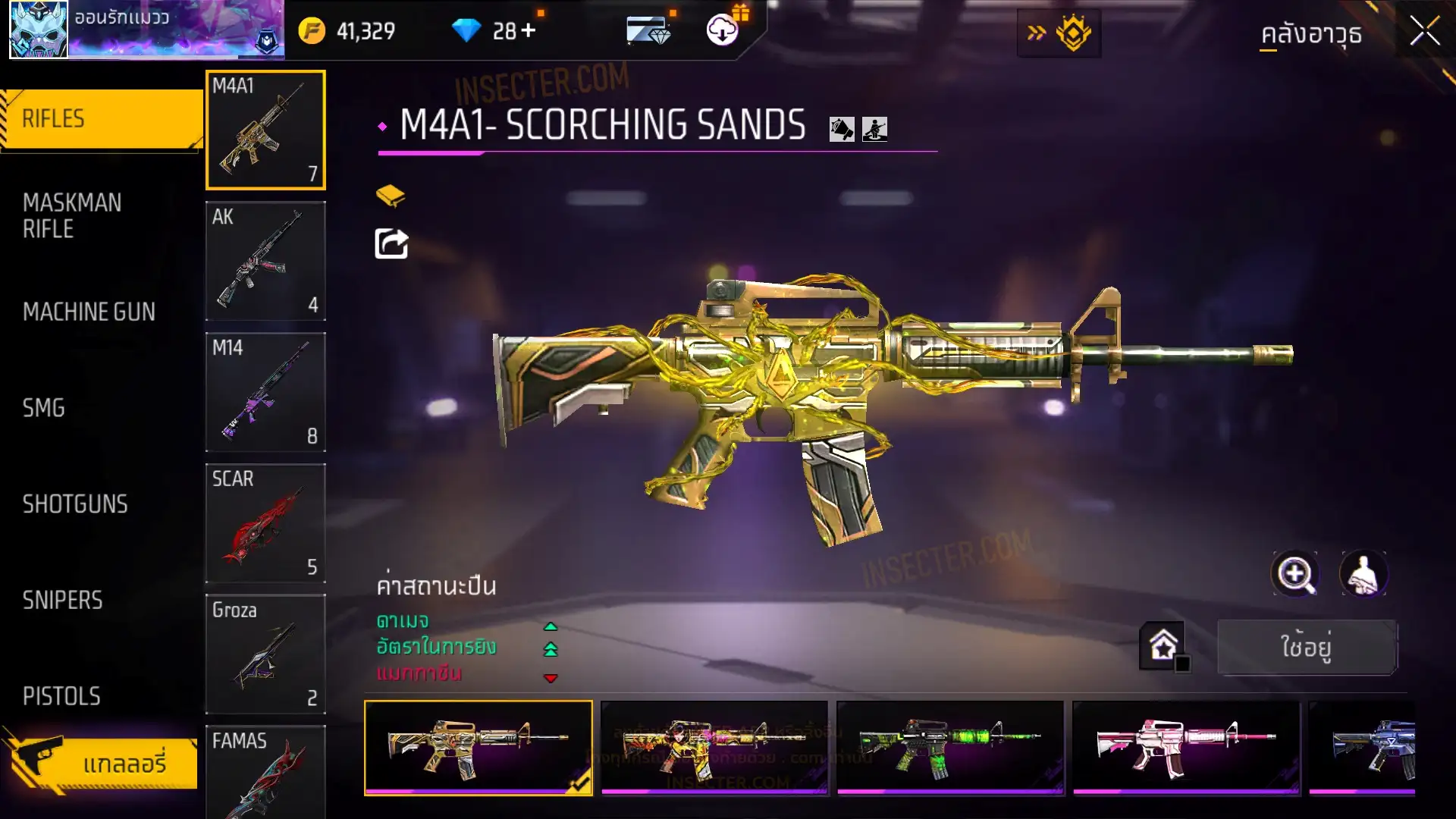
Task: Pick the Groza weapon tile
Action: click(x=265, y=654)
